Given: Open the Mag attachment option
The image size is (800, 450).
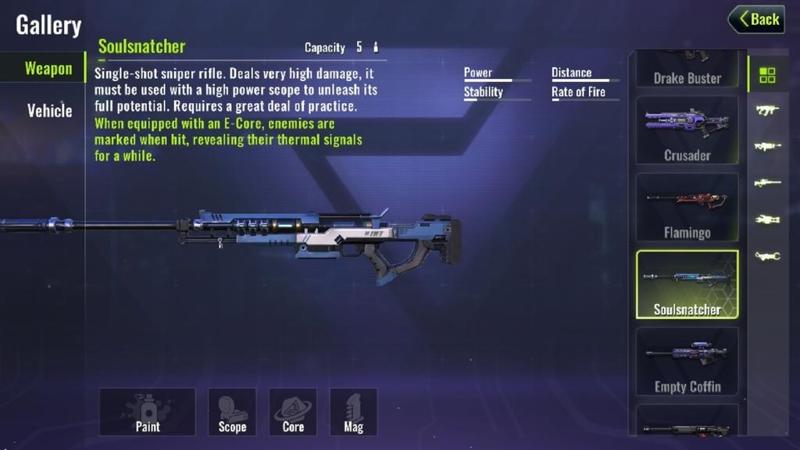Looking at the screenshot, I should pos(353,412).
